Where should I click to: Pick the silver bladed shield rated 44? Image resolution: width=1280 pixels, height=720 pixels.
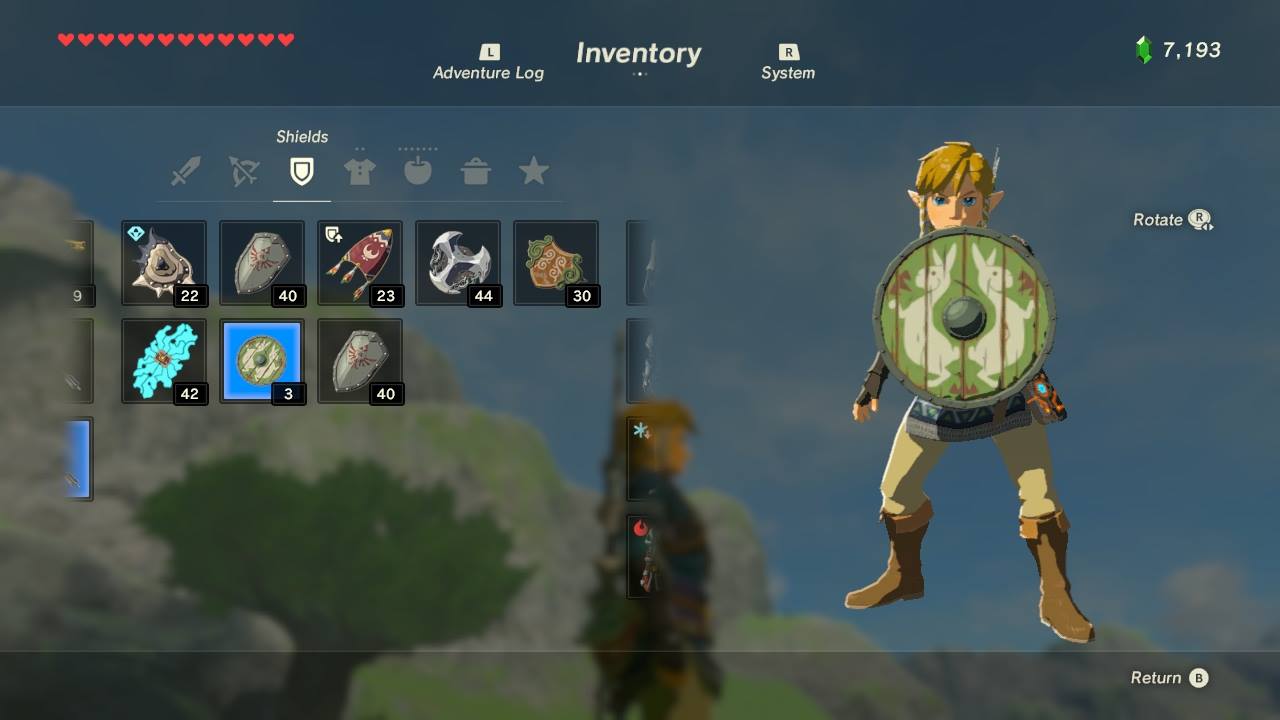(x=458, y=263)
